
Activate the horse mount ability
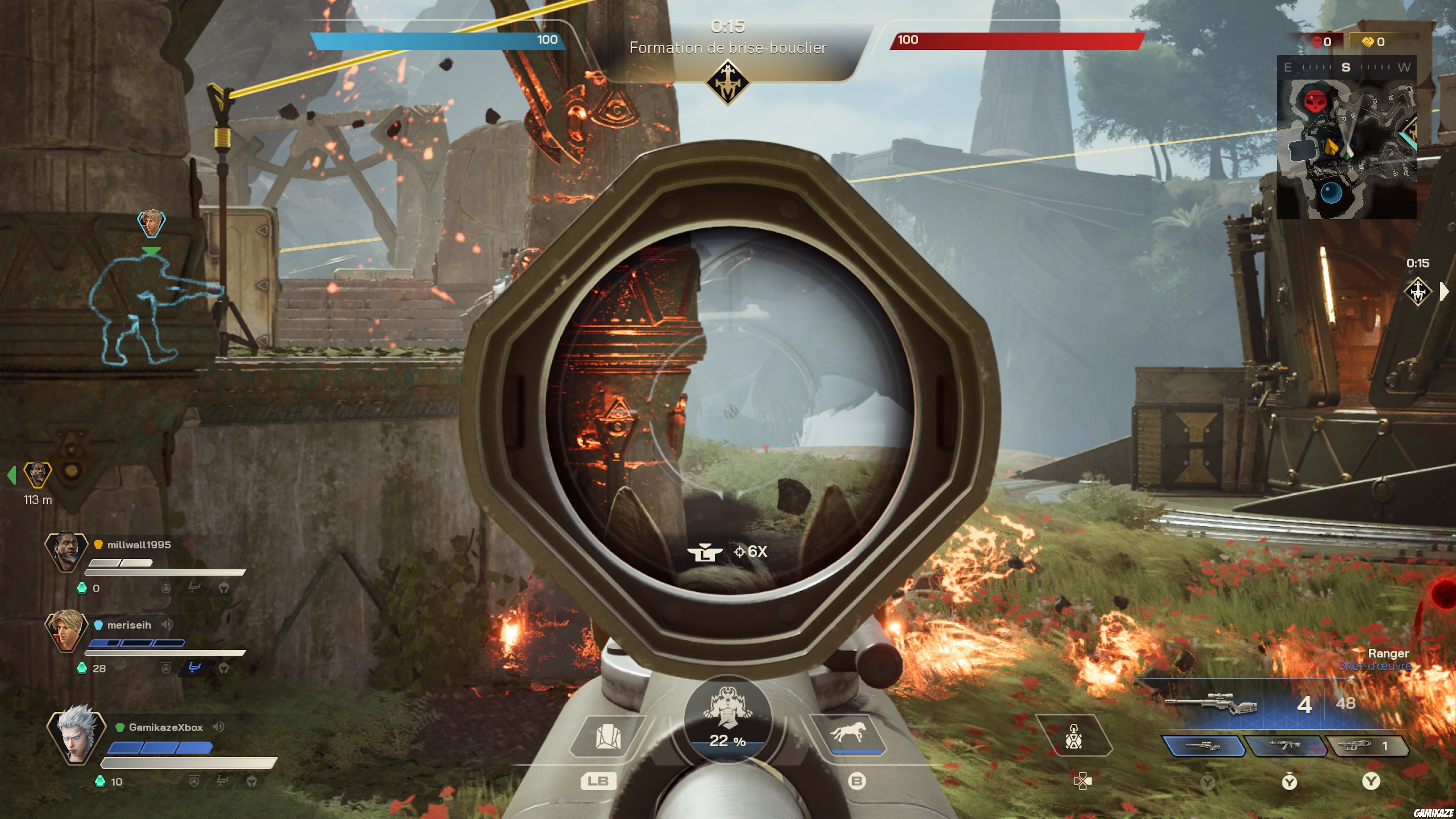tap(847, 733)
